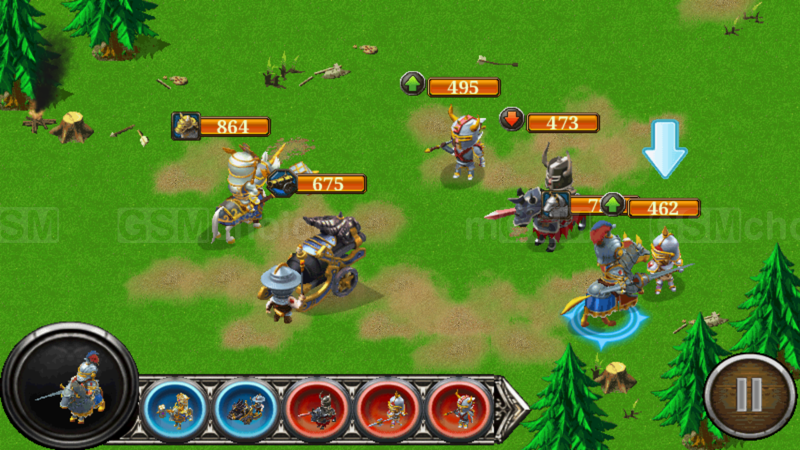Pause the game with the round button
Viewport: 800px width, 450px height.
[749, 394]
